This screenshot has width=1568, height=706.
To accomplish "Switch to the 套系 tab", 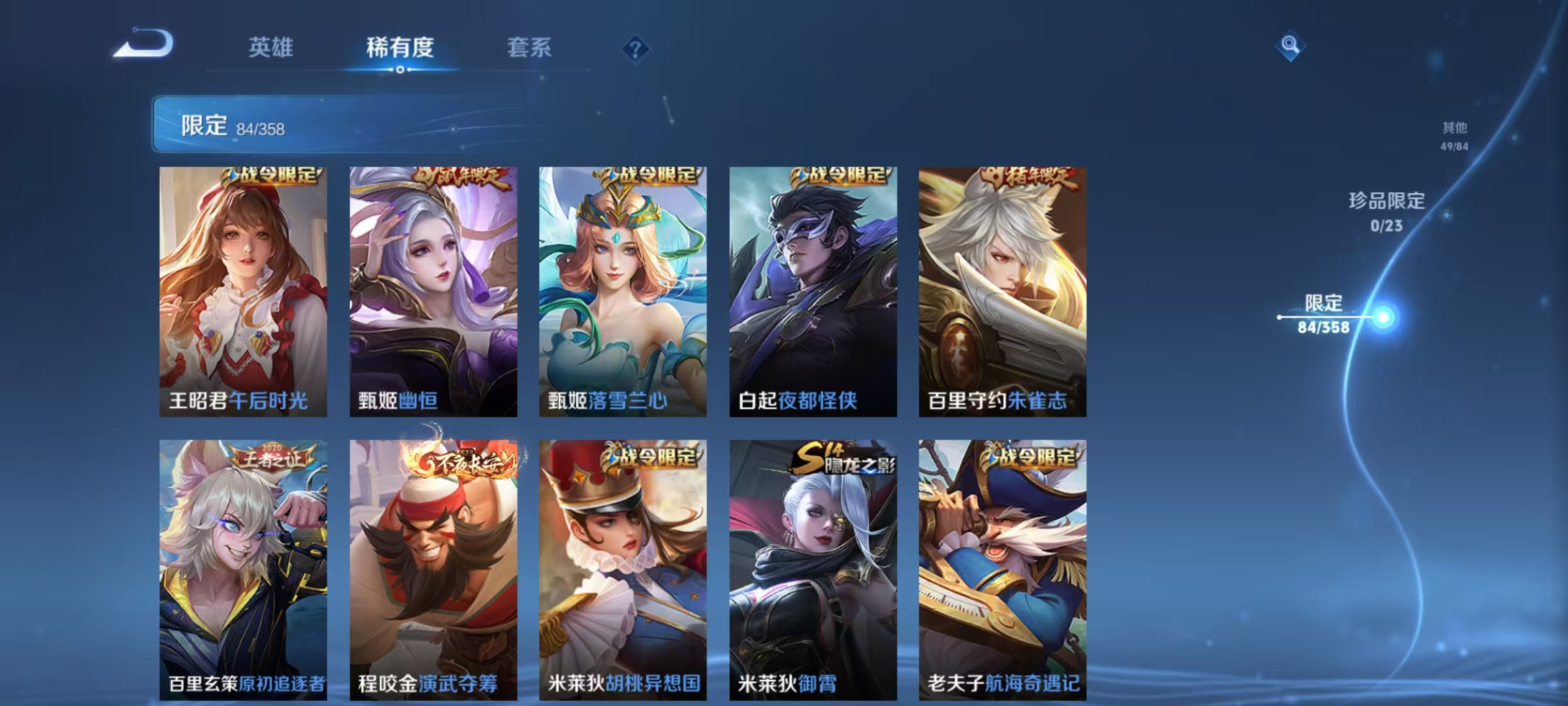I will (529, 48).
